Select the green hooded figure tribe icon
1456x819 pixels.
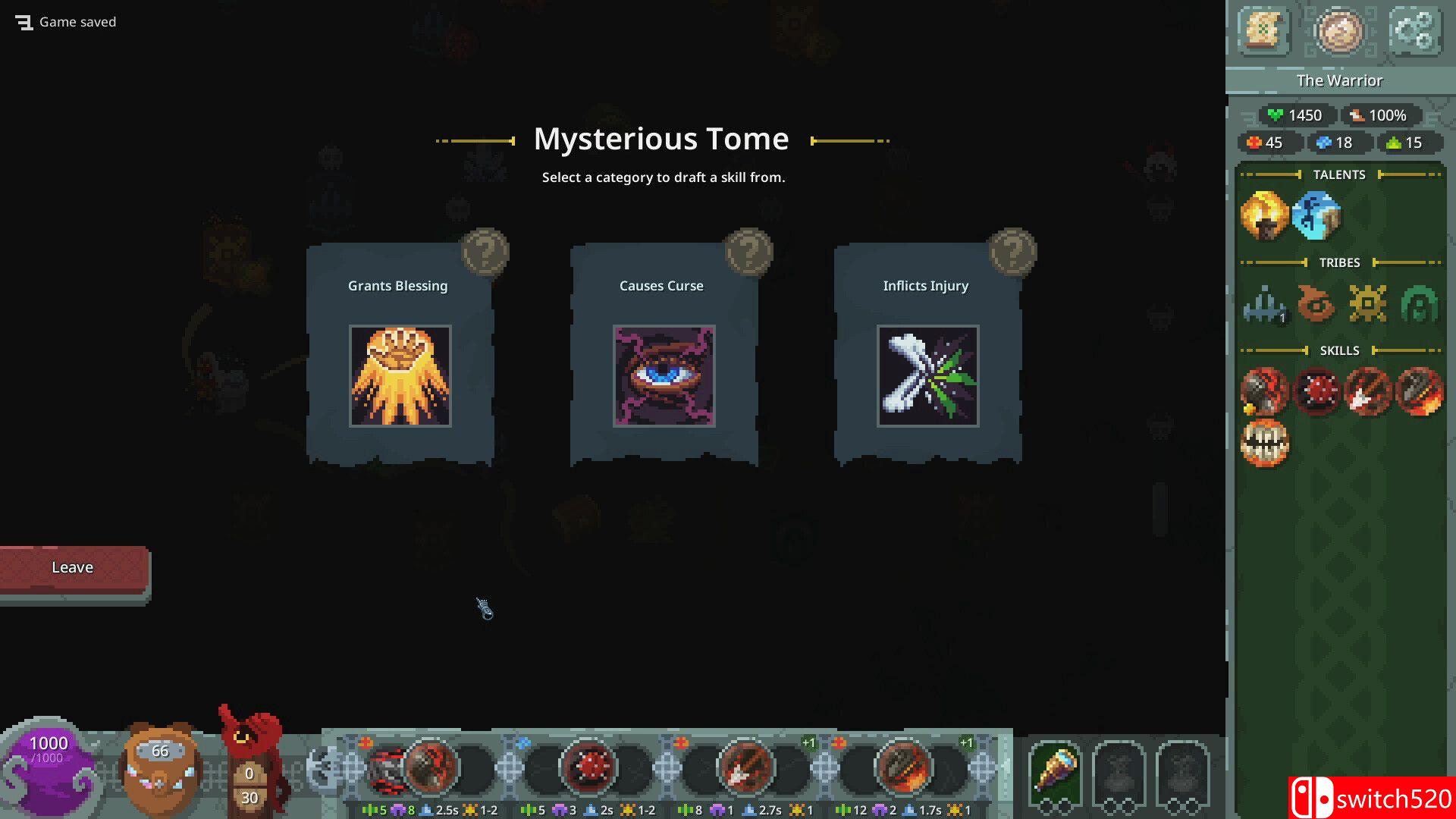1419,304
